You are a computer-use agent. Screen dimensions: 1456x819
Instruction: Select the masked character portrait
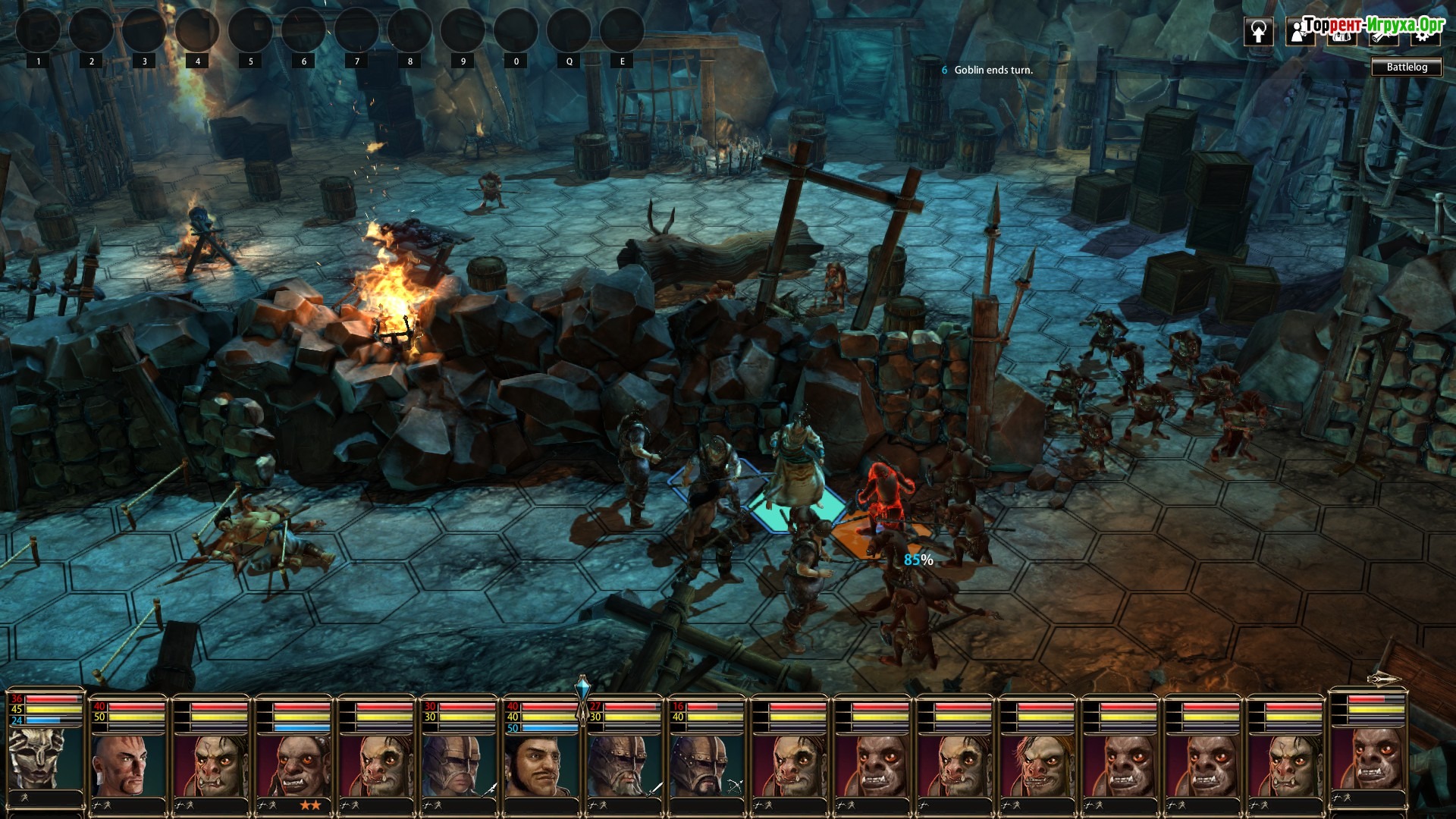45,758
